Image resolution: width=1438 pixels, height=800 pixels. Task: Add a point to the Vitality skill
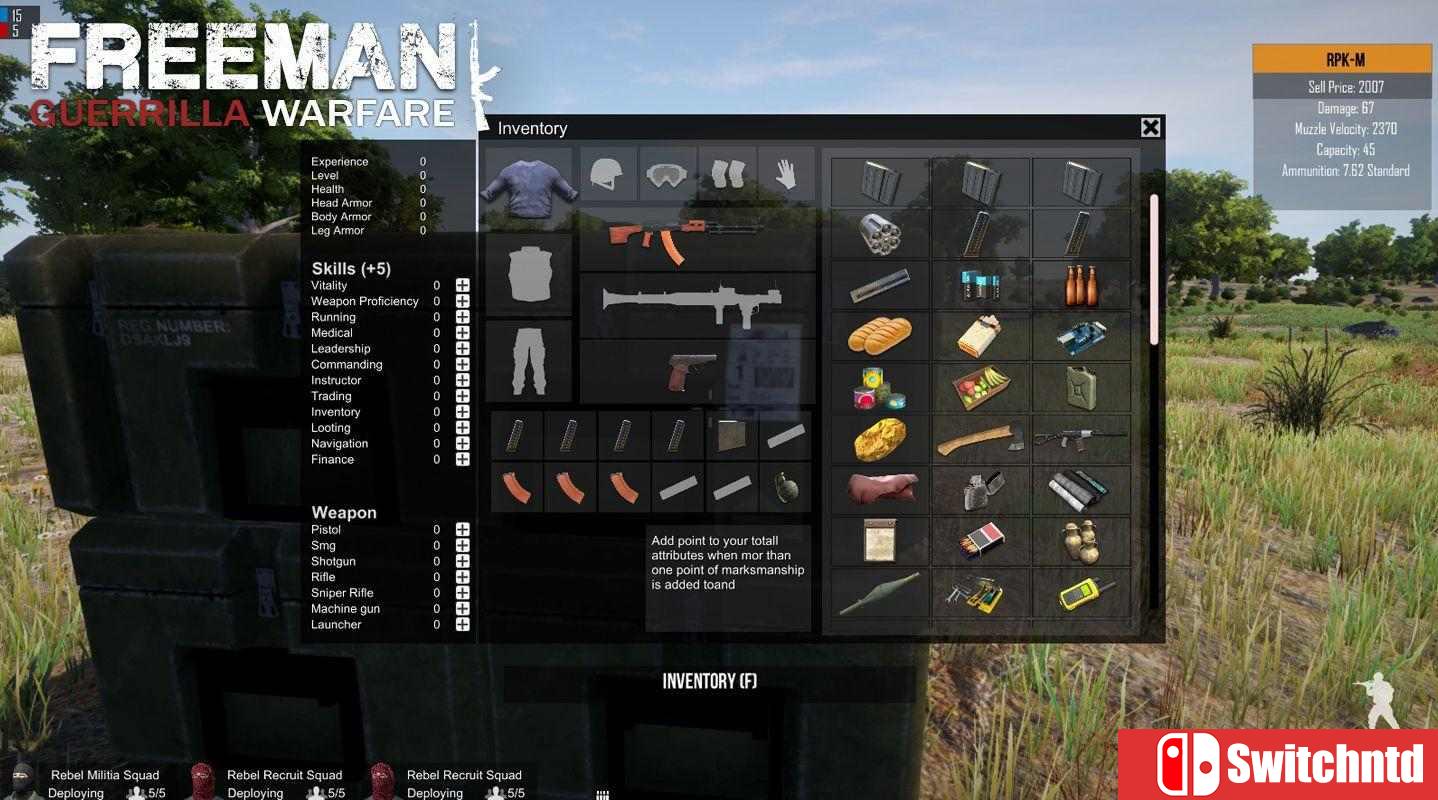pos(461,285)
